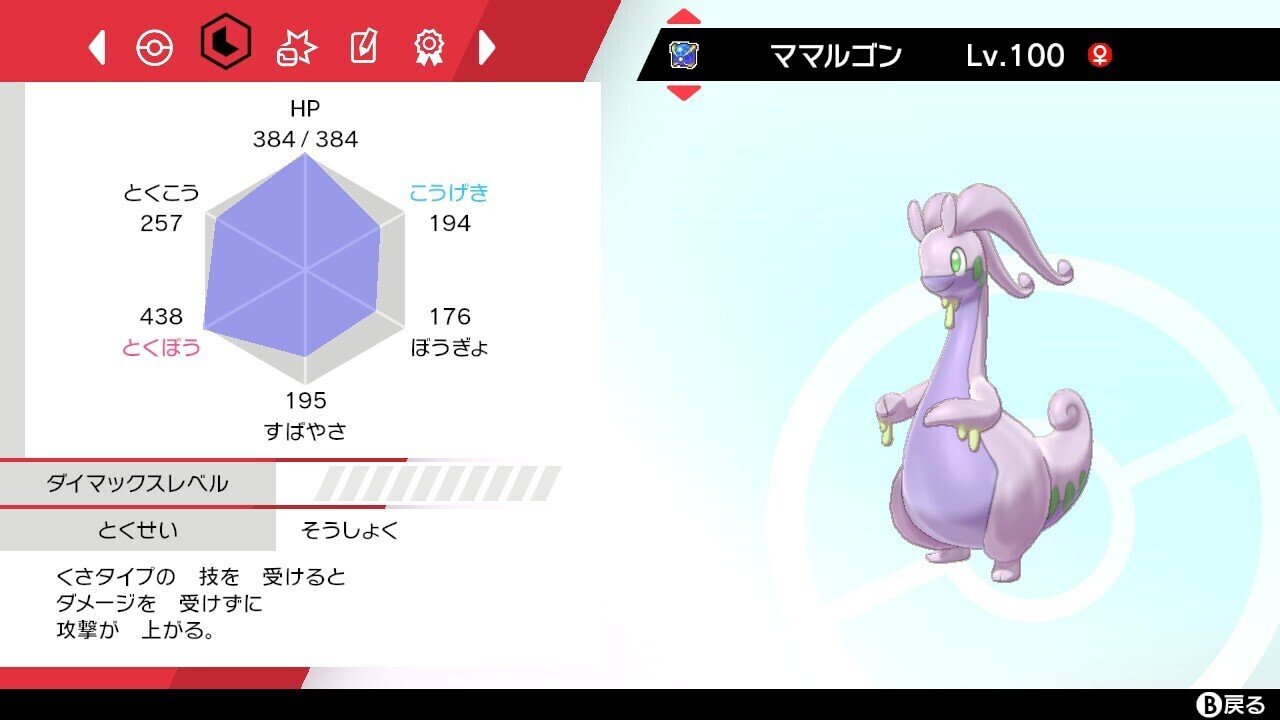Open the moves page star icon
The width and height of the screenshot is (1280, 720).
(x=297, y=48)
